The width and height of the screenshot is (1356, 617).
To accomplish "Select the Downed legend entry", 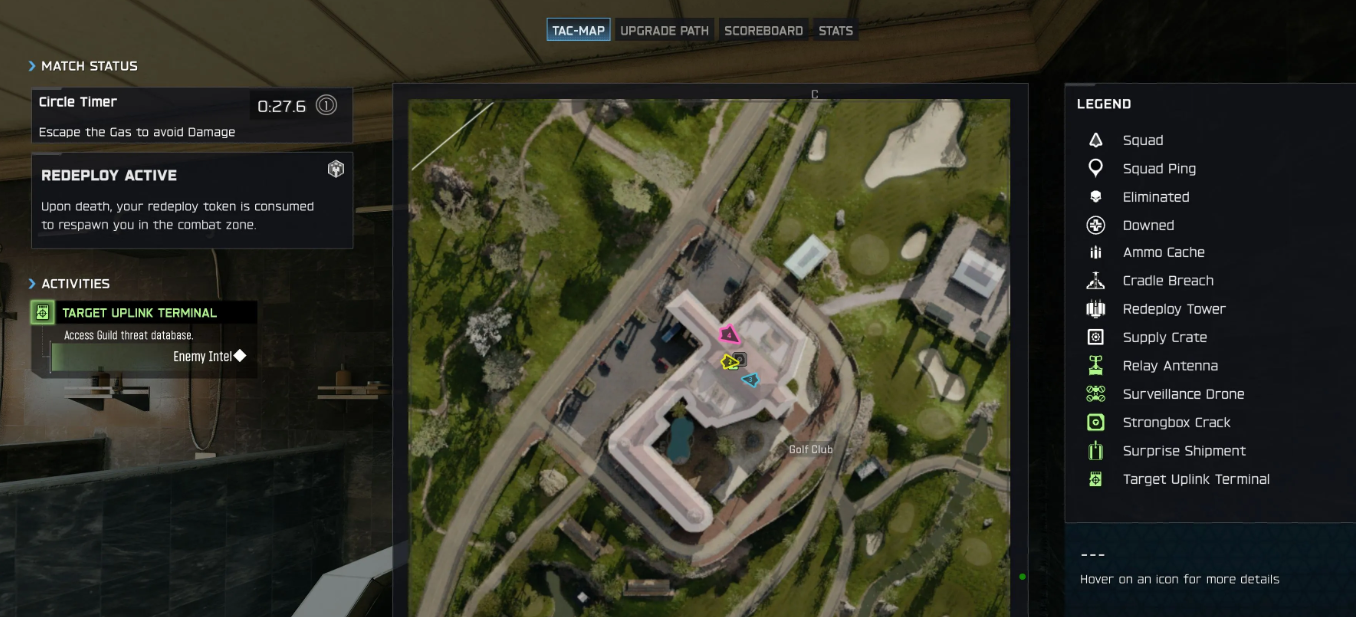I will coord(1148,225).
